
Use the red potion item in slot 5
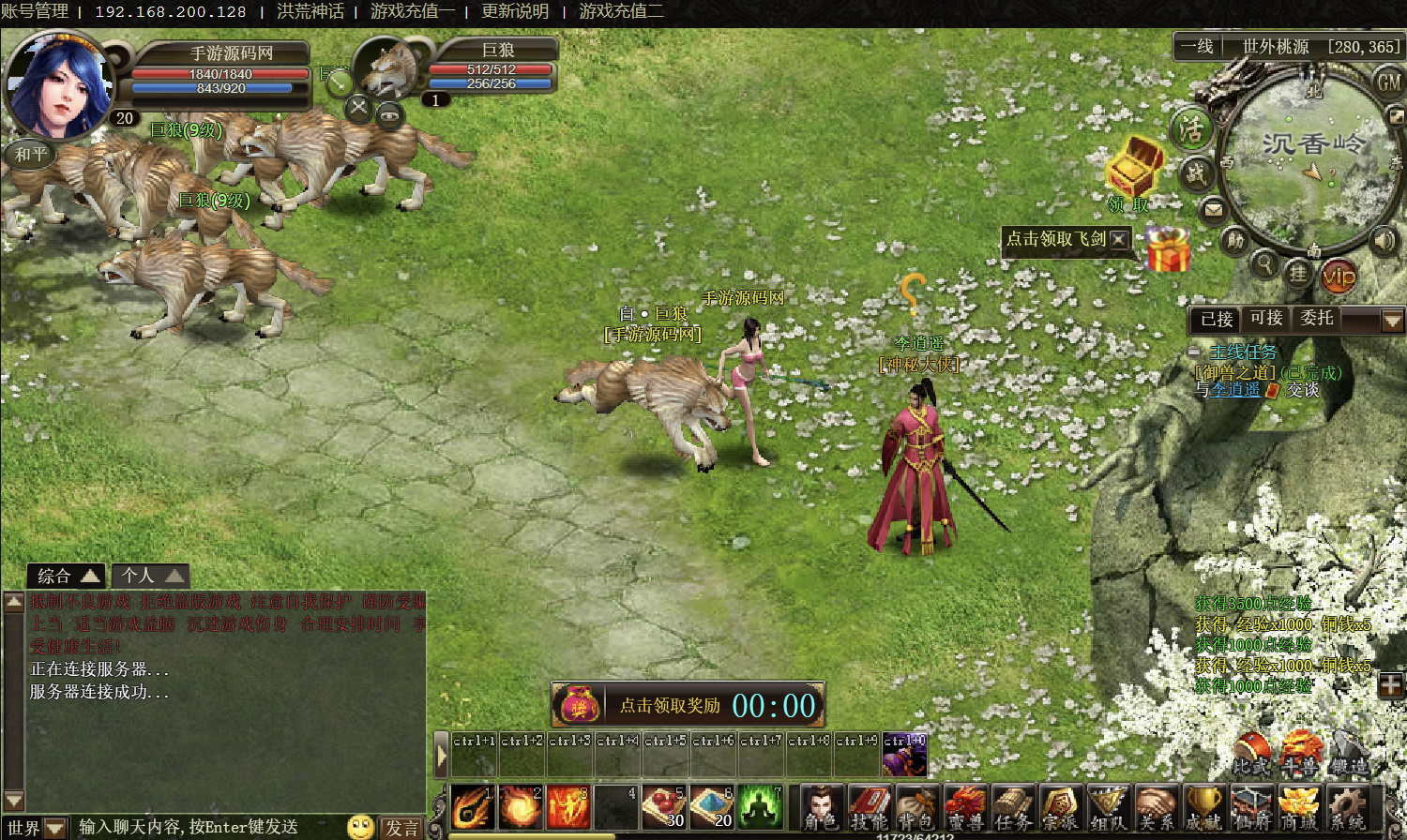(x=664, y=806)
